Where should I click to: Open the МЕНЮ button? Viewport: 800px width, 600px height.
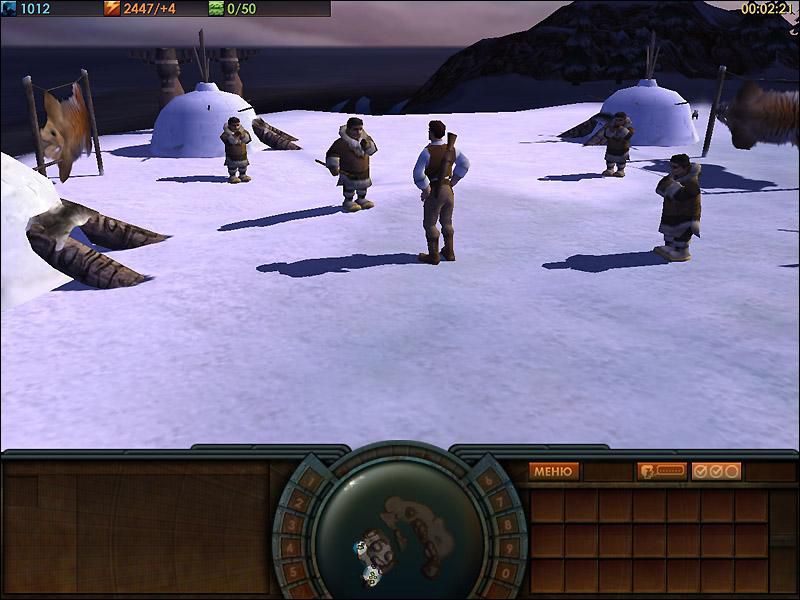pos(554,471)
